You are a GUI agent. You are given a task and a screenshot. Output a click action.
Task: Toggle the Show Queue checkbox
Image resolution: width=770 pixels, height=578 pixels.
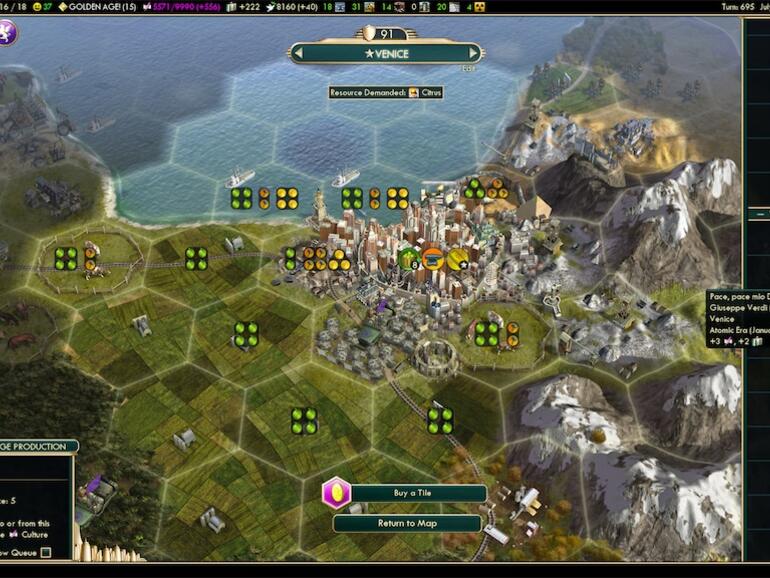tap(46, 552)
